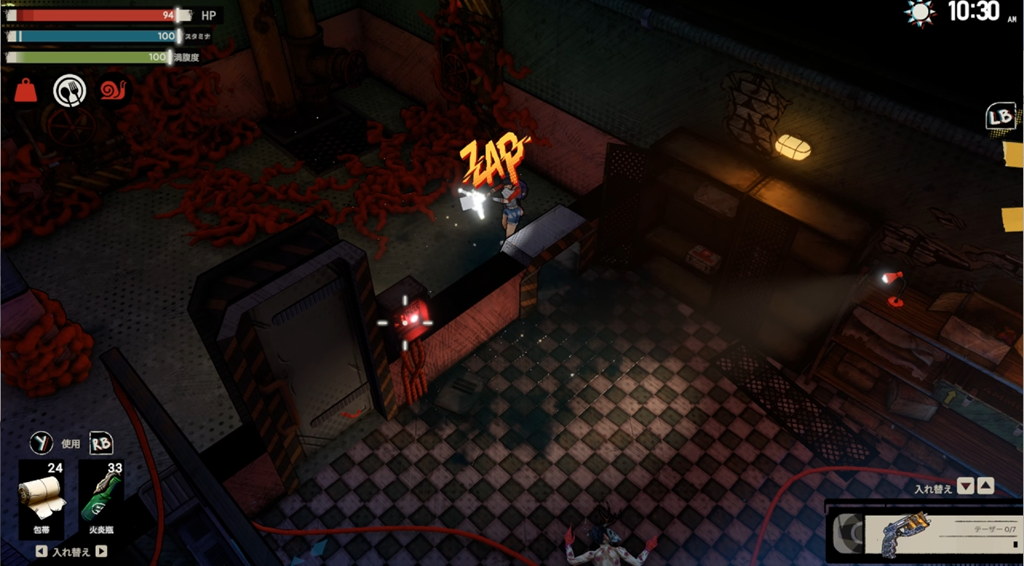The image size is (1024, 566).
Task: Click the left arrow to swap quick items
Action: pos(40,551)
